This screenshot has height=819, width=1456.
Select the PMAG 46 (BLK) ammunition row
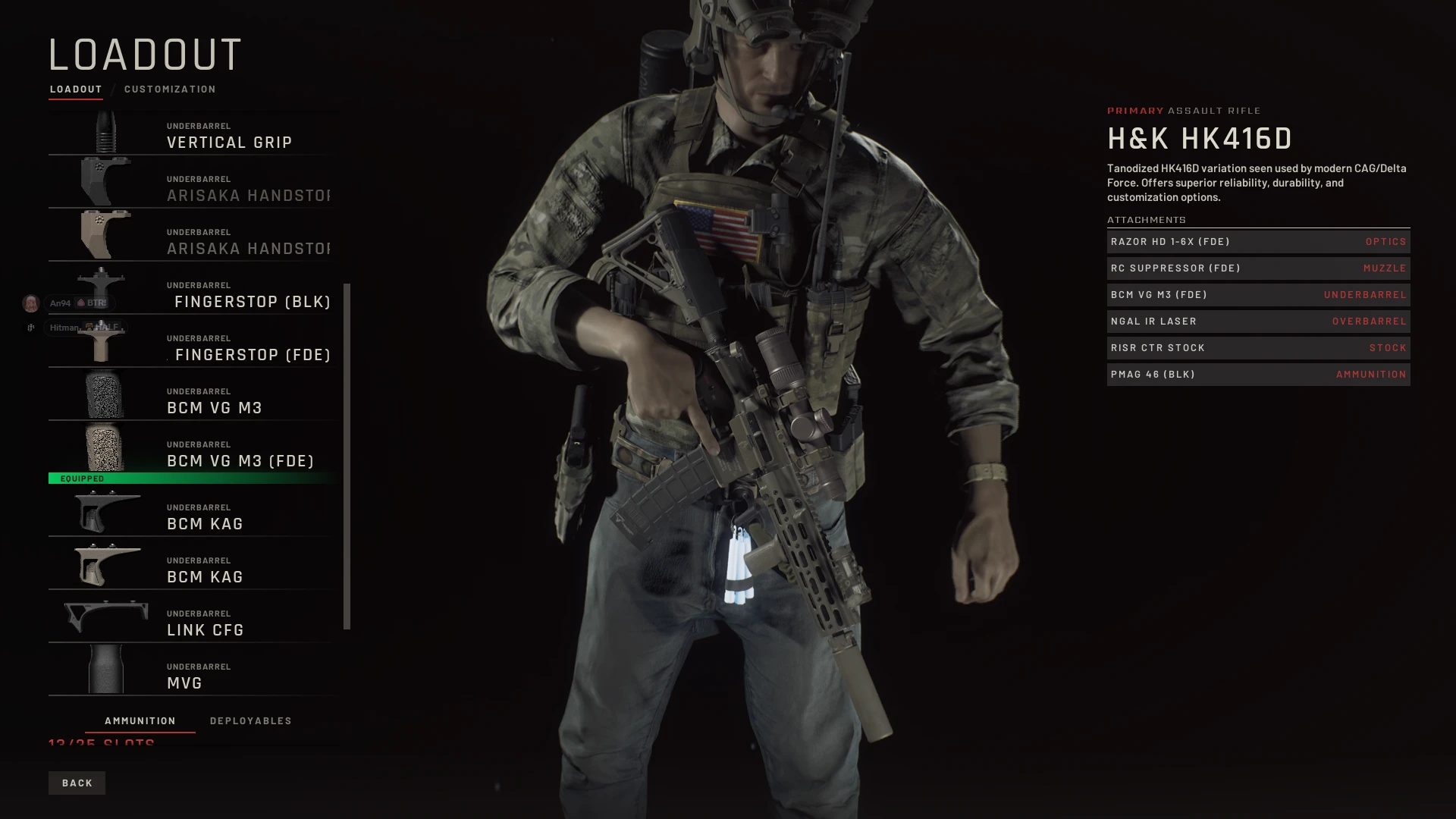(1257, 375)
